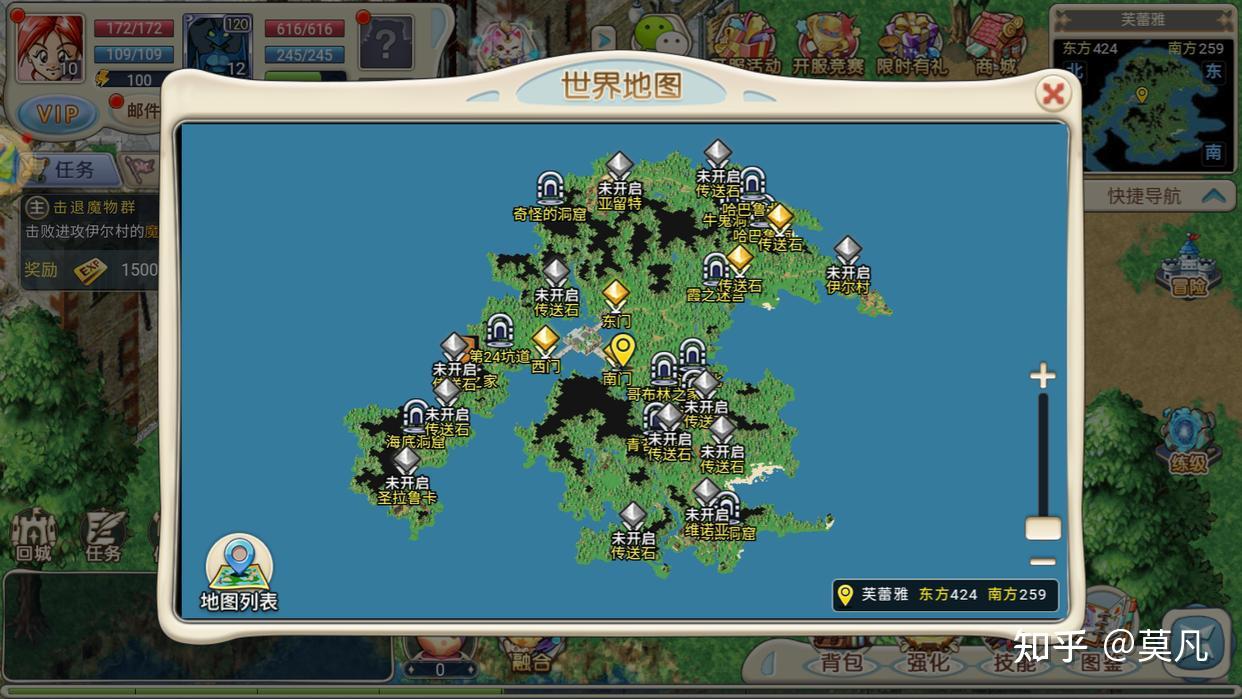Zoom out with the map minus button
Image resolution: width=1242 pixels, height=699 pixels.
coord(1042,562)
